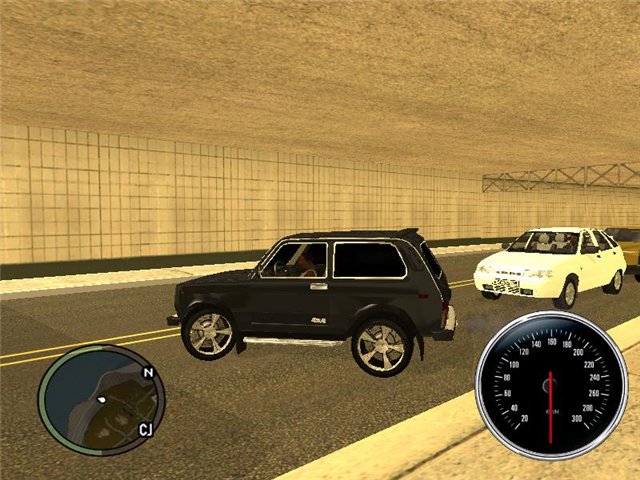Select the N north marker on the radar
640x480 pixels.
(x=148, y=373)
